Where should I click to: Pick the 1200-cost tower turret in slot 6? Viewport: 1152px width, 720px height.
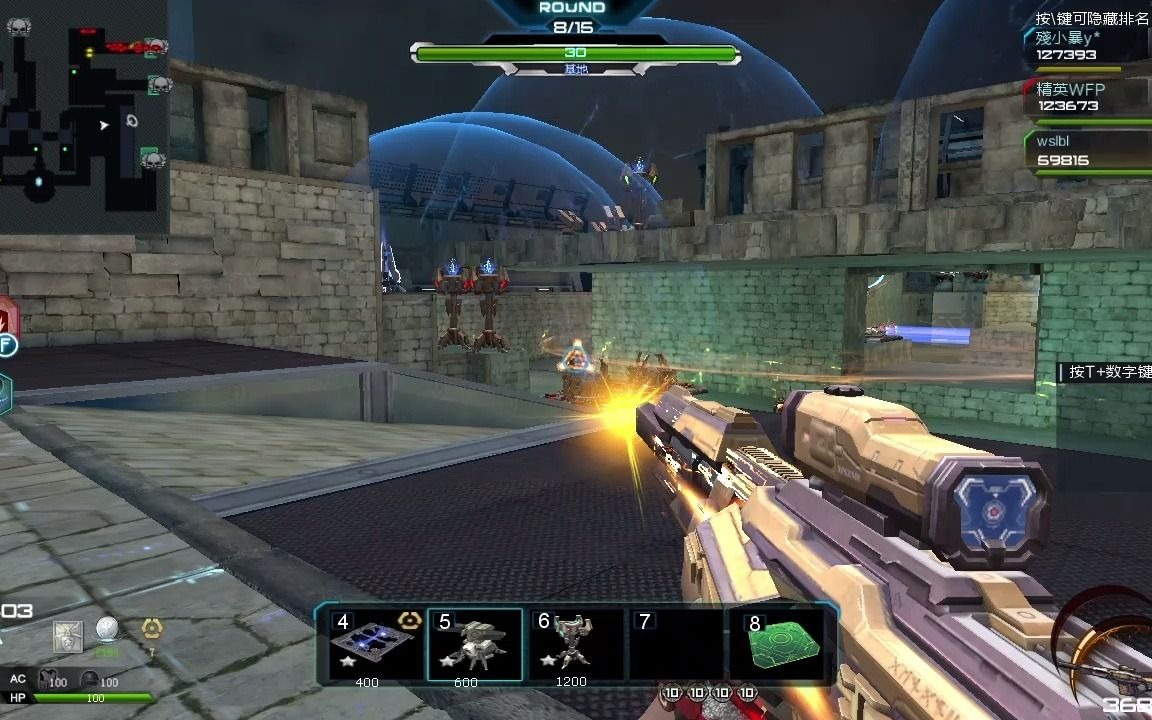[572, 643]
